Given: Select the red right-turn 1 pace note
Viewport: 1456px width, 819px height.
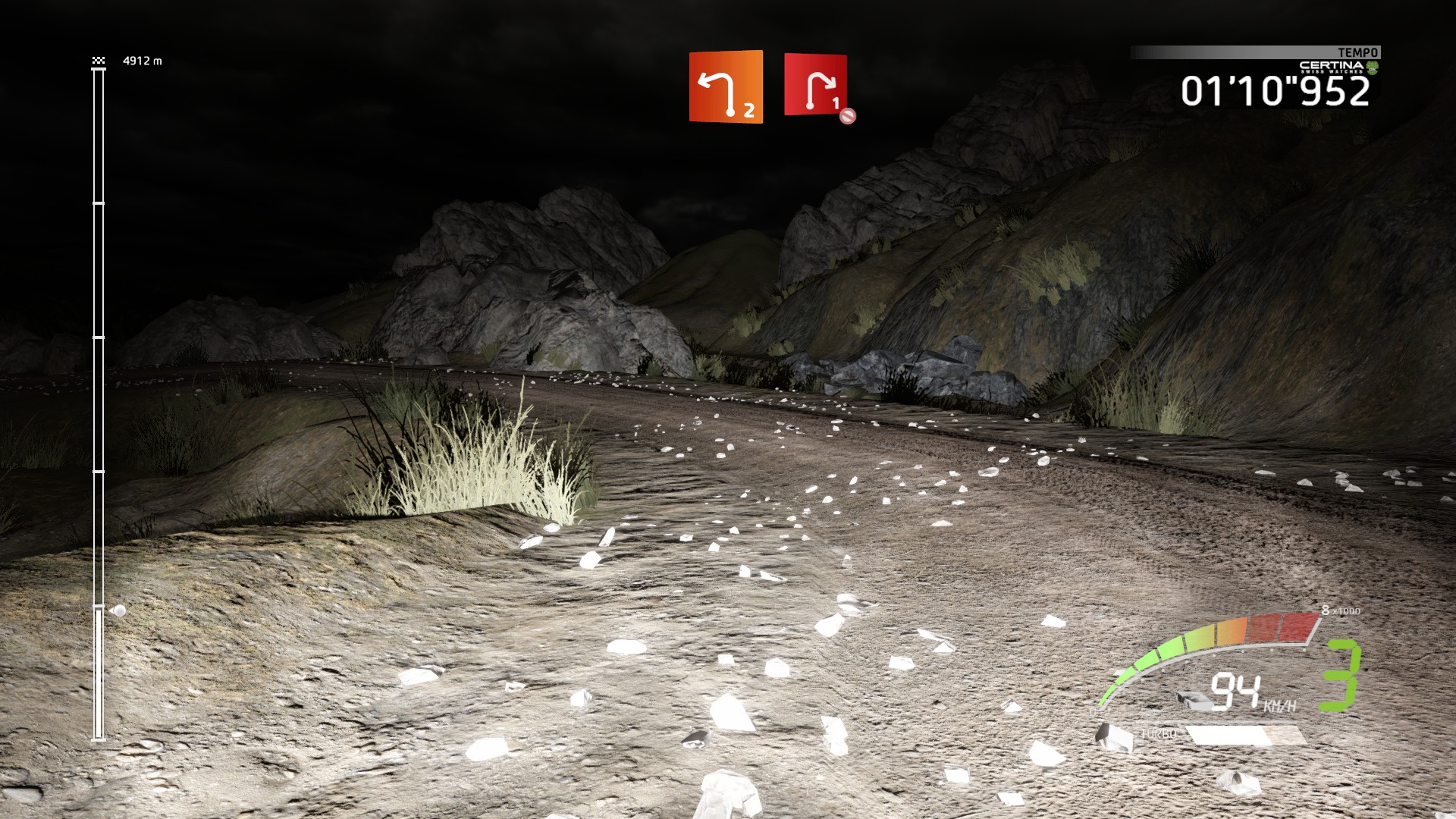Looking at the screenshot, I should pyautogui.click(x=815, y=85).
